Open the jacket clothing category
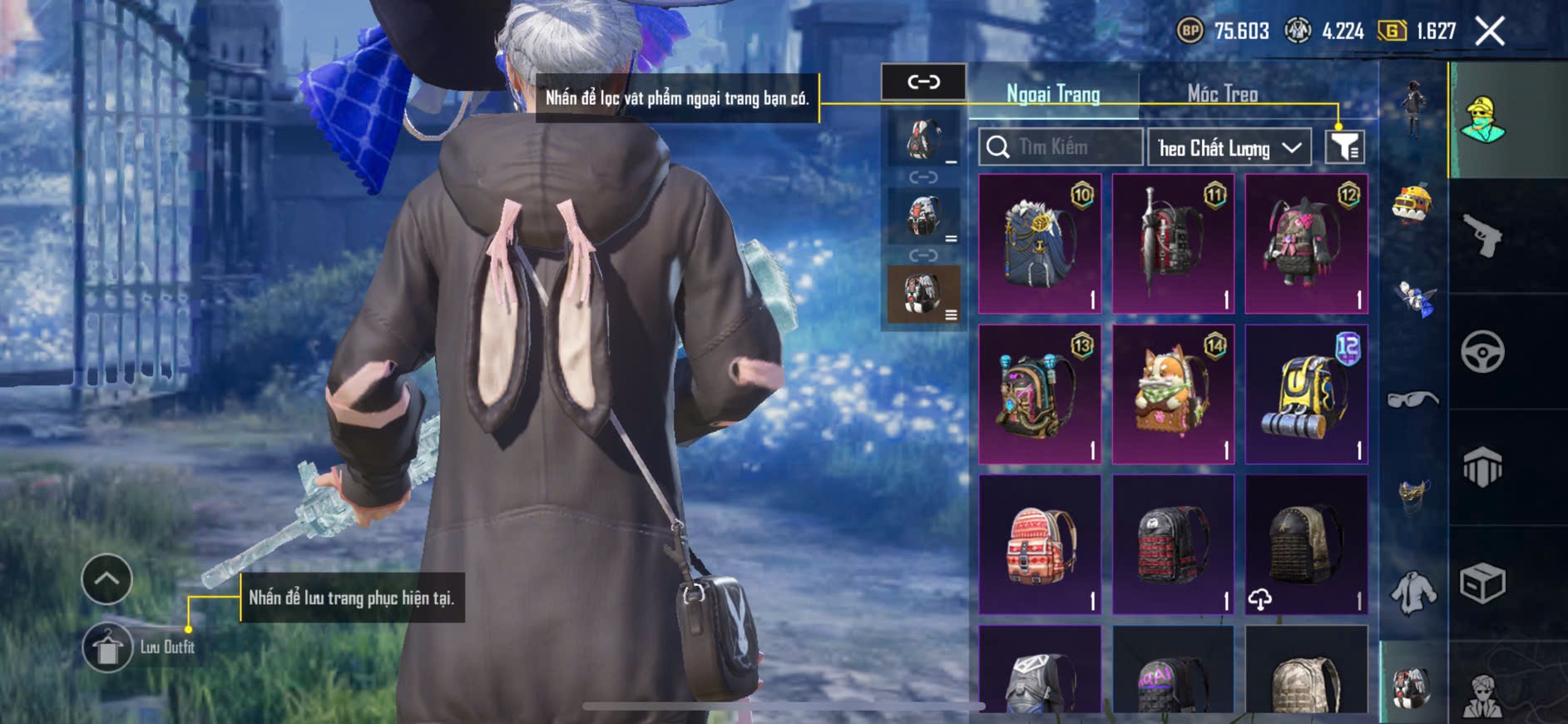 [x=1412, y=593]
